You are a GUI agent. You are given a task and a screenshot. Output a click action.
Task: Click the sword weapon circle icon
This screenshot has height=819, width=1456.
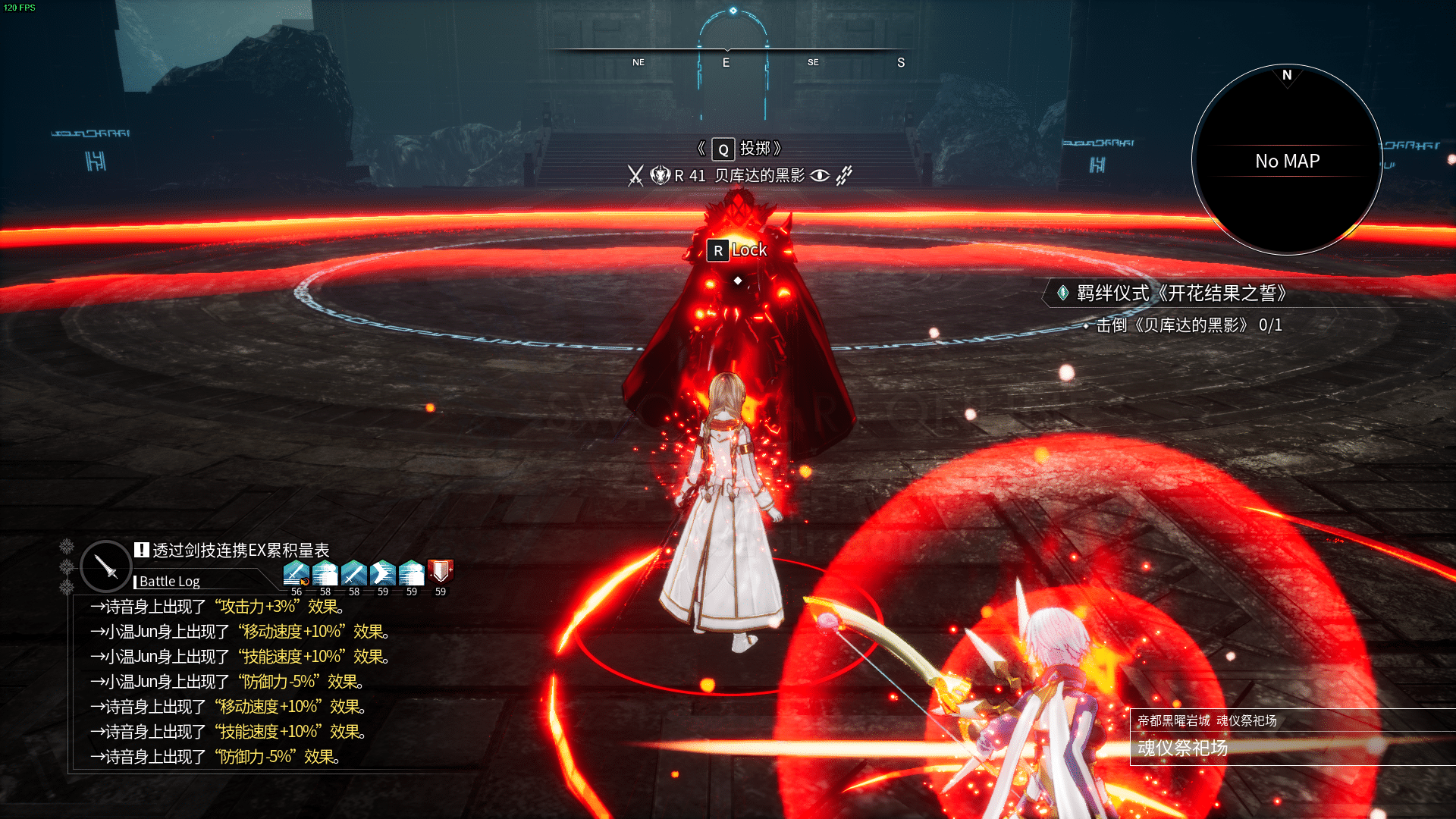pyautogui.click(x=106, y=566)
